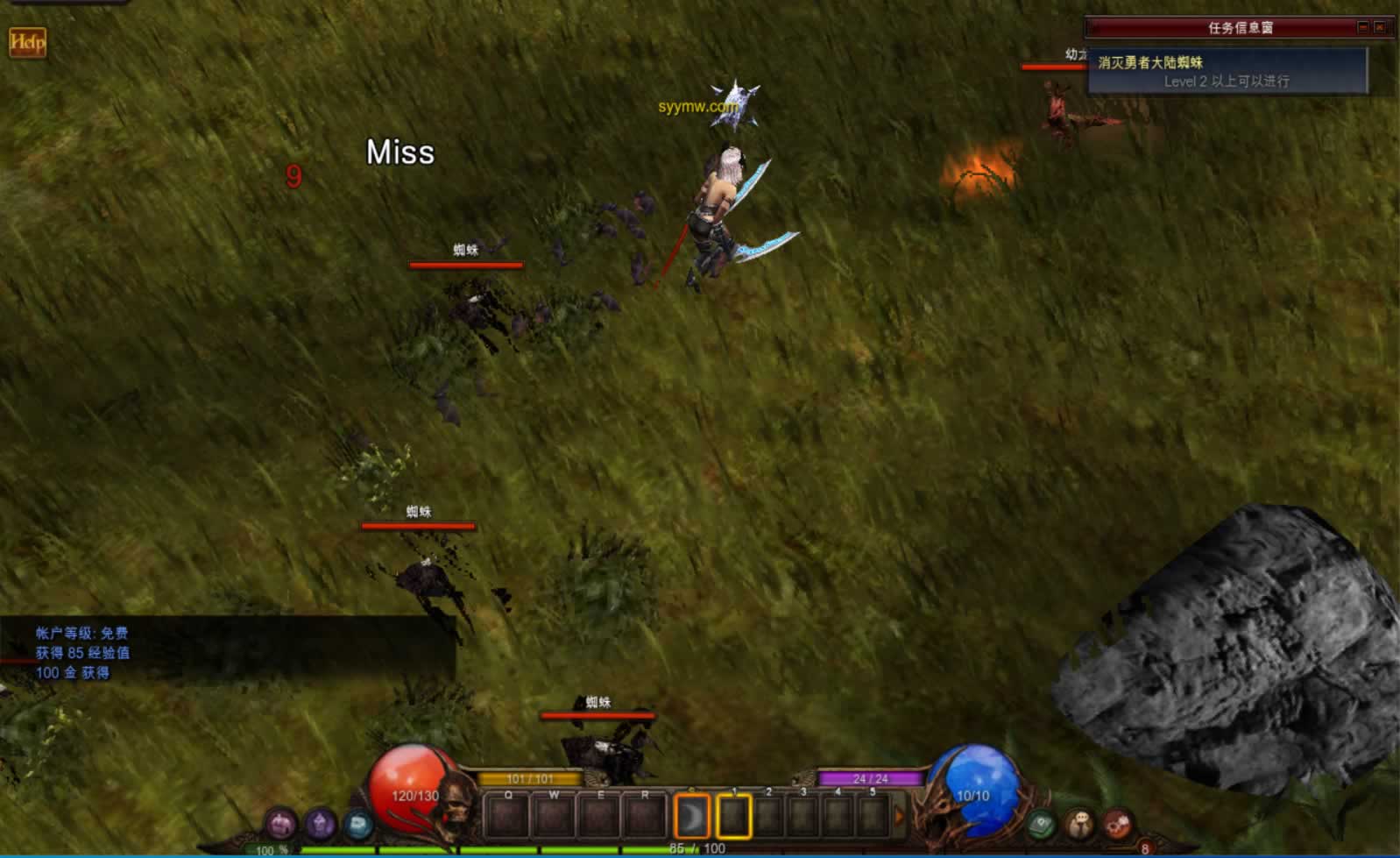Open the Help button

tap(27, 42)
